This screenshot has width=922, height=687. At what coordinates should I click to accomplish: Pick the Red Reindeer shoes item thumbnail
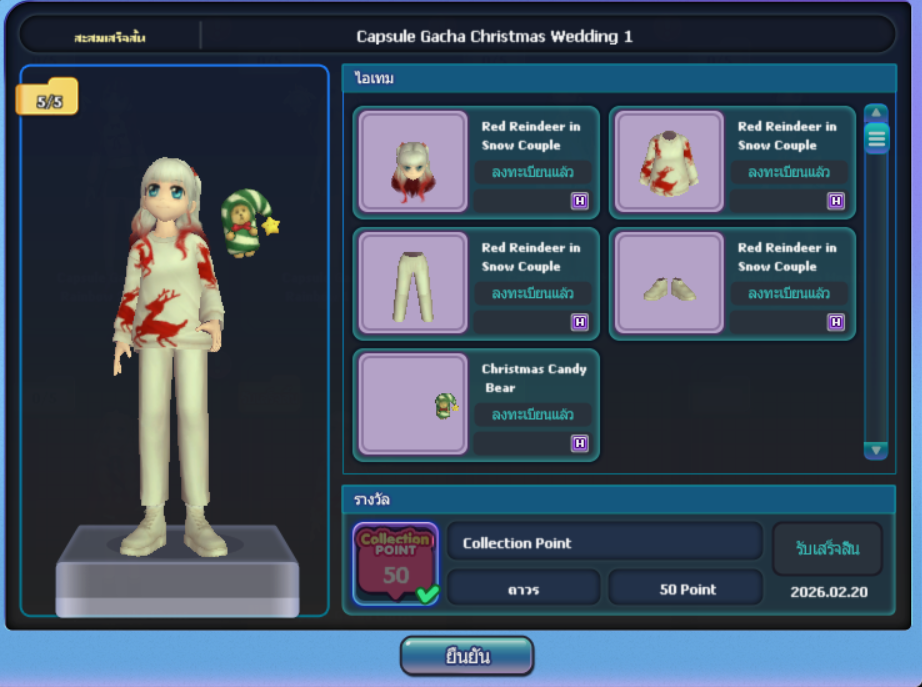(669, 283)
